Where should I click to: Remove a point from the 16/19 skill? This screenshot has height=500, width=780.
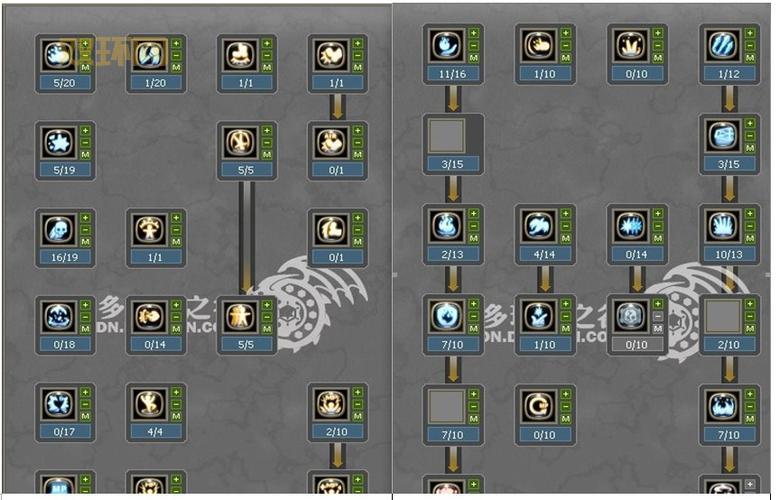(x=85, y=230)
